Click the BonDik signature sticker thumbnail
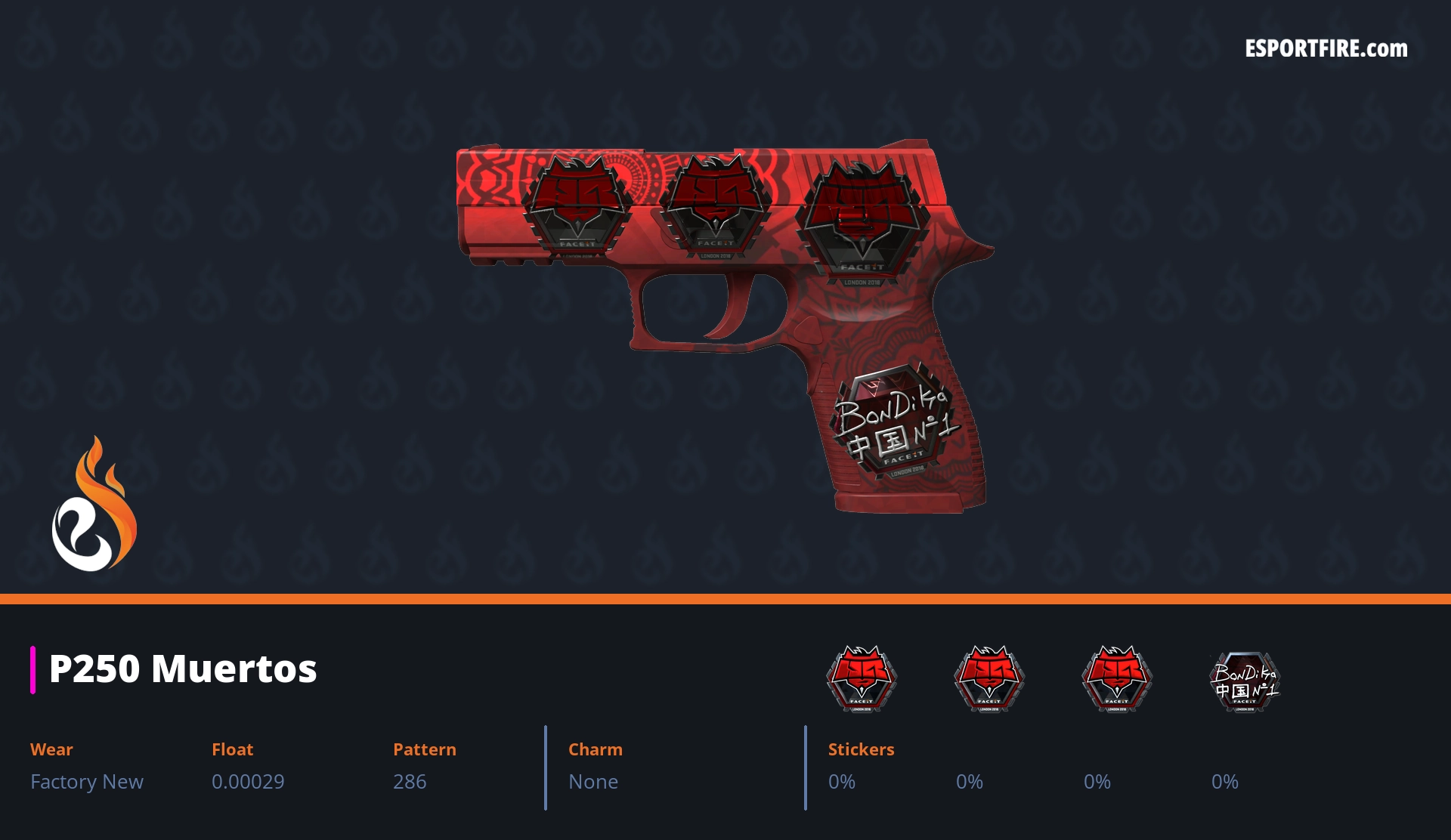Viewport: 1451px width, 840px height. click(1245, 681)
